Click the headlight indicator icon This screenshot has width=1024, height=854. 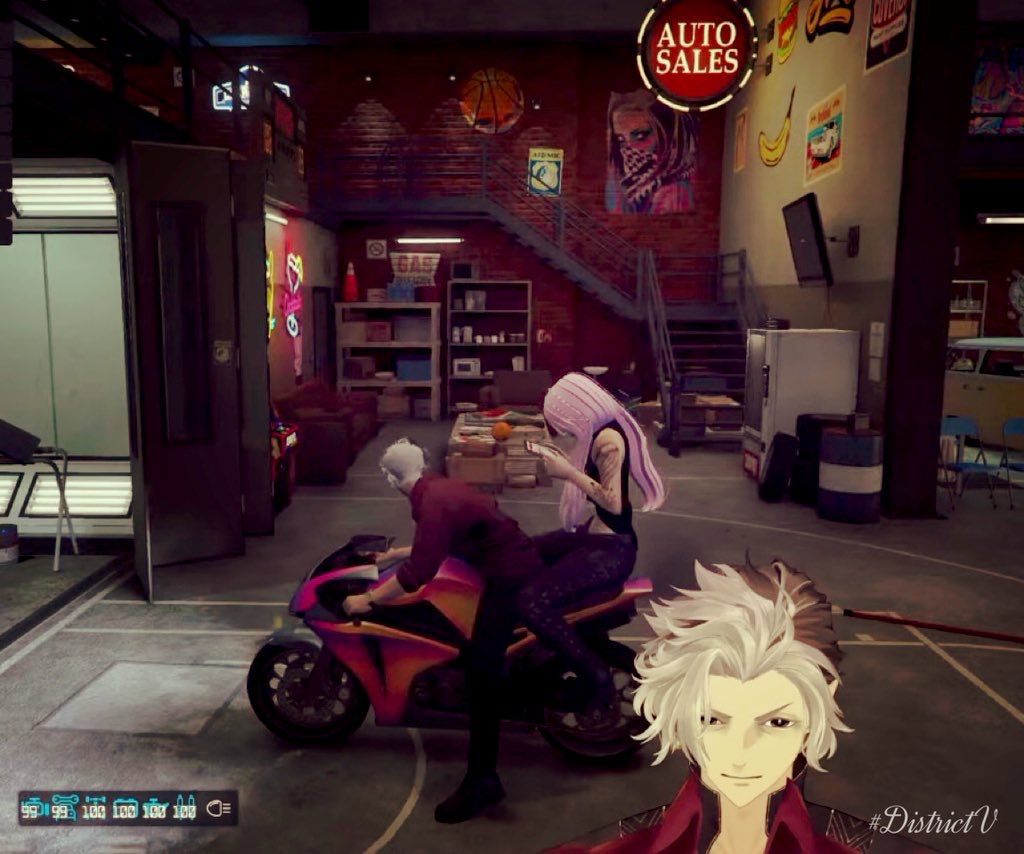[220, 808]
